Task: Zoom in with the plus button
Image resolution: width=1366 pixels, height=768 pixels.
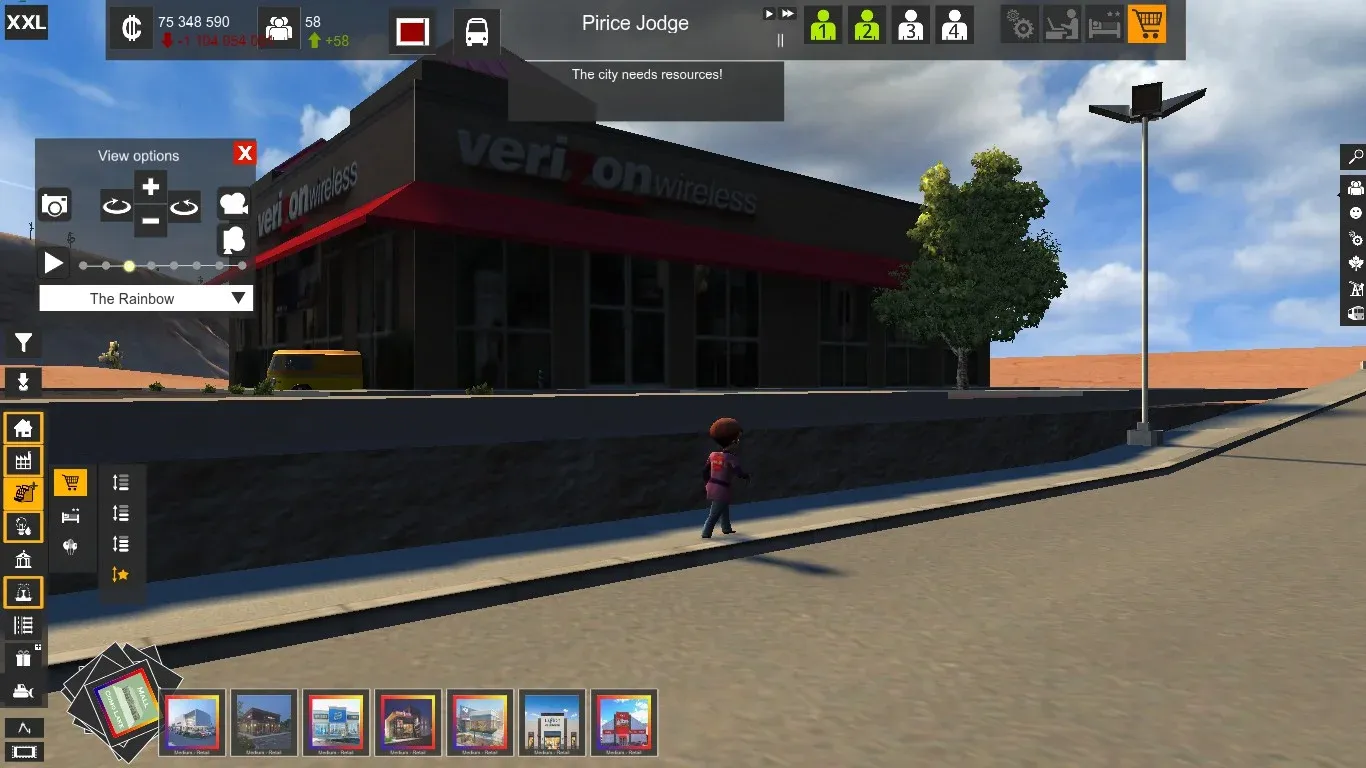Action: click(x=150, y=187)
